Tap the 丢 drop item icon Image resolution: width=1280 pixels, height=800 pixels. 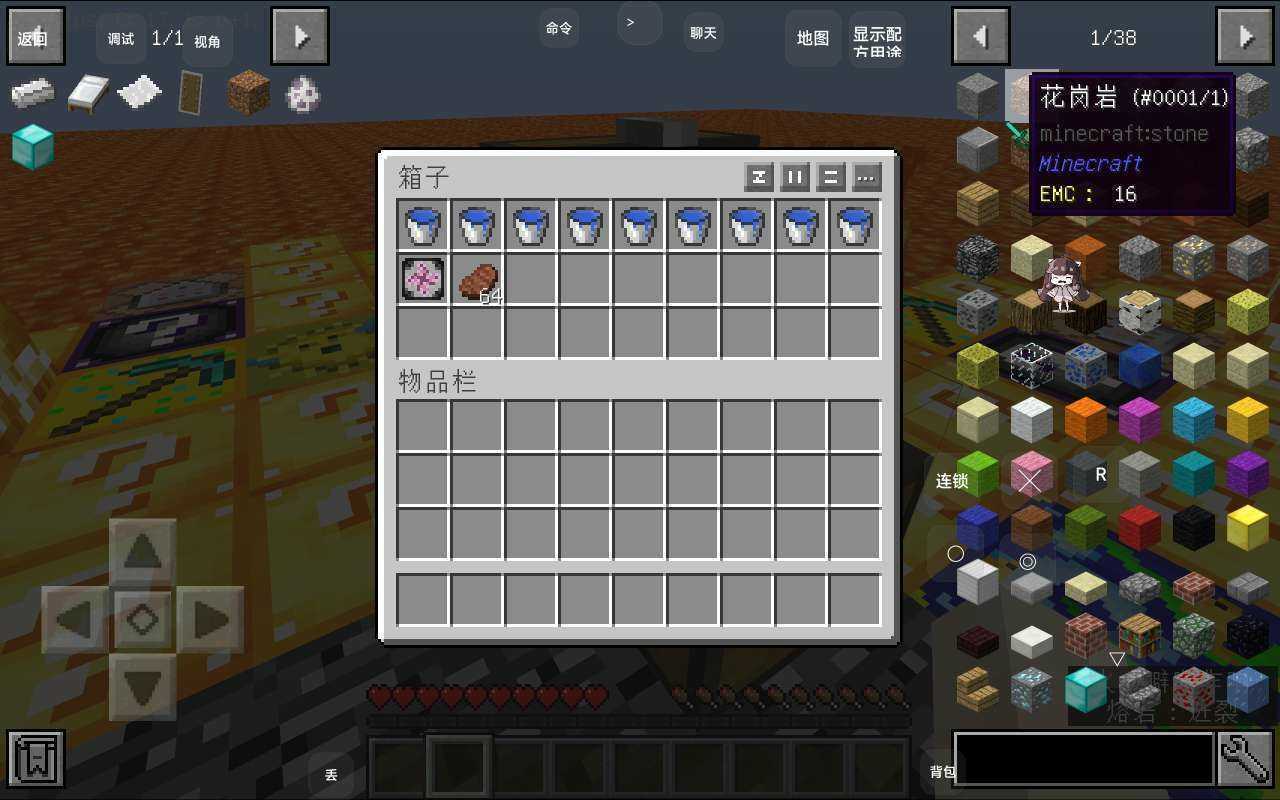pos(331,774)
